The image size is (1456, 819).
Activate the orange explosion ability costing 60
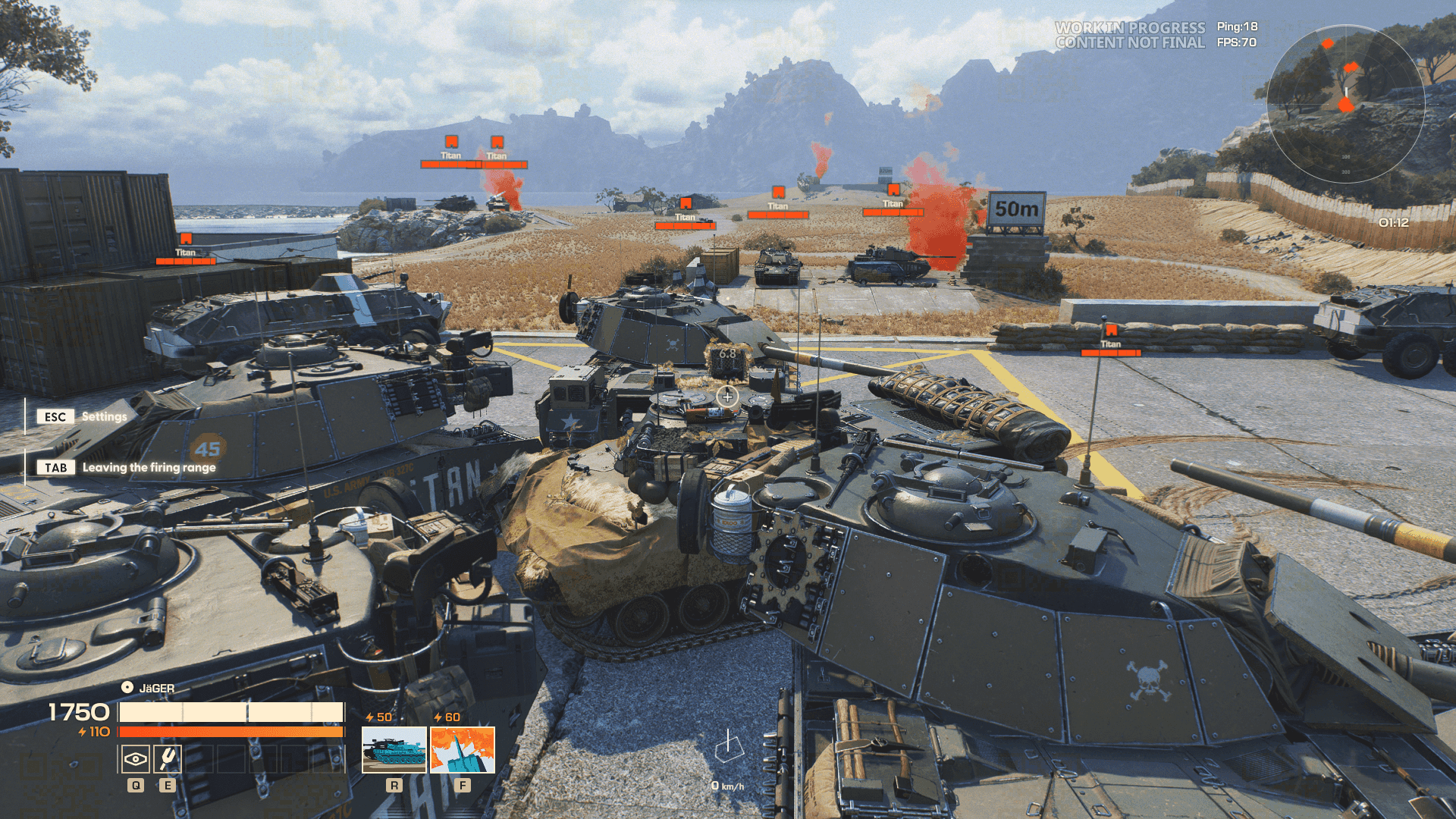[x=463, y=750]
